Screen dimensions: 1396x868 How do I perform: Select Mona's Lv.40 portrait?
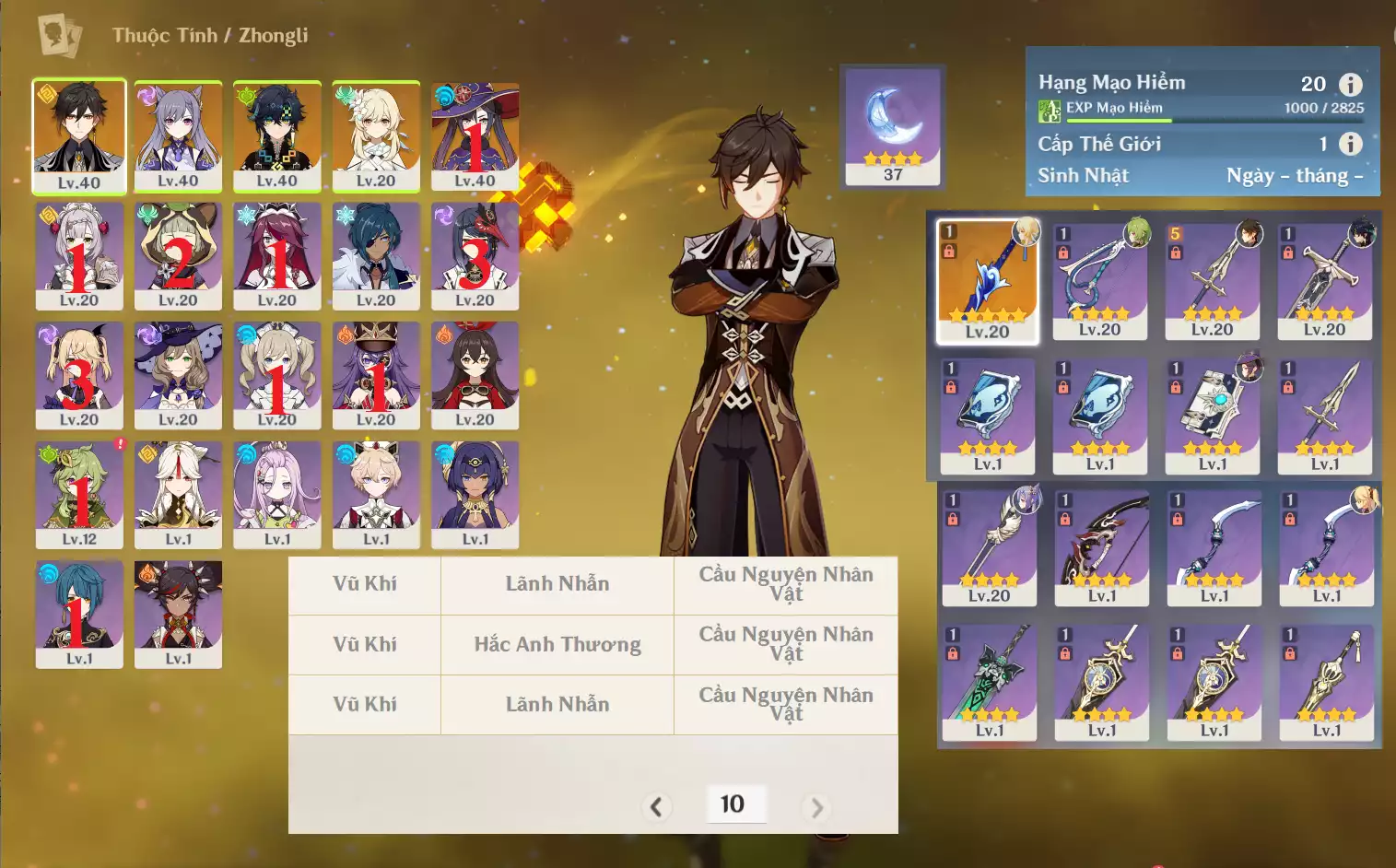click(475, 135)
